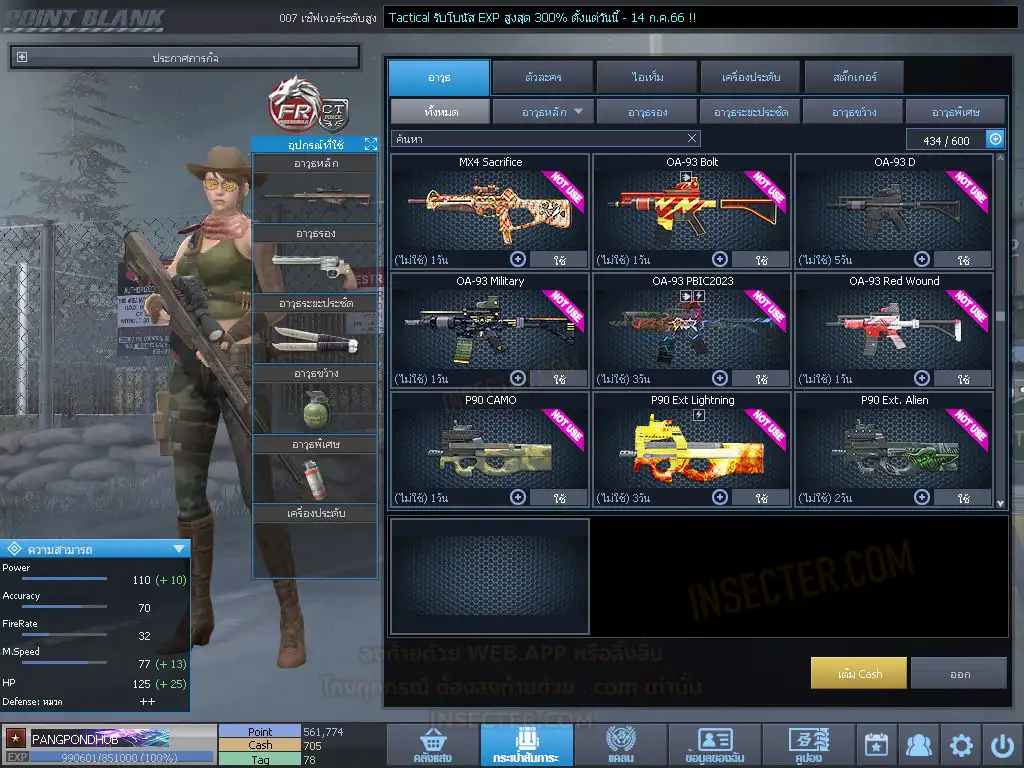1024x768 pixels.
Task: Expand inventory capacity with the plus button
Action: pos(995,140)
